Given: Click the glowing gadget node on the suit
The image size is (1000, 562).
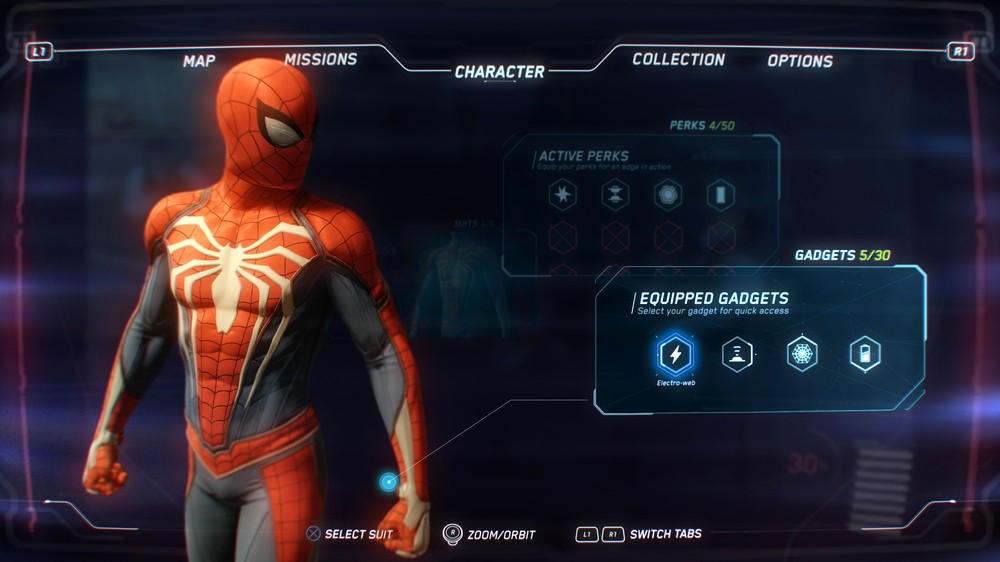Looking at the screenshot, I should coord(388,482).
